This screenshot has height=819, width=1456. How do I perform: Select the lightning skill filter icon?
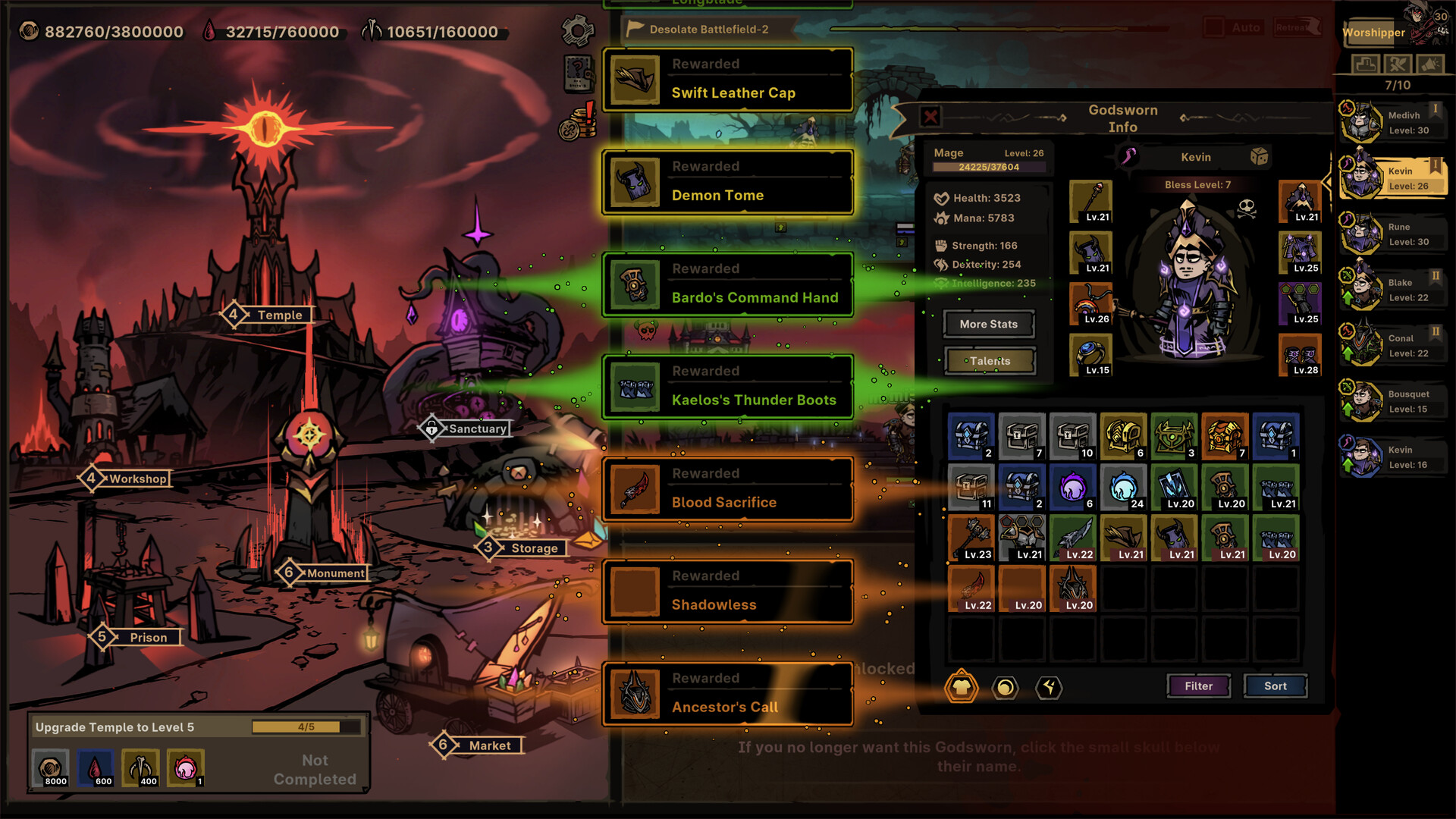[x=1049, y=689]
